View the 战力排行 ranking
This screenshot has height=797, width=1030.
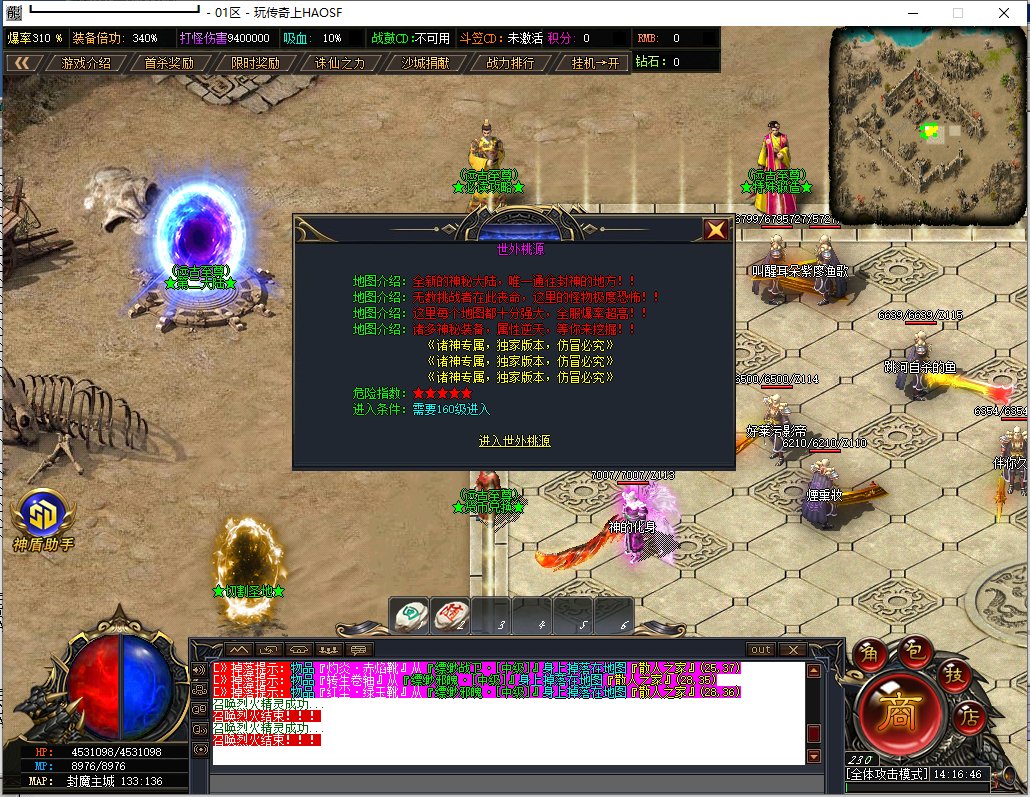[x=510, y=62]
